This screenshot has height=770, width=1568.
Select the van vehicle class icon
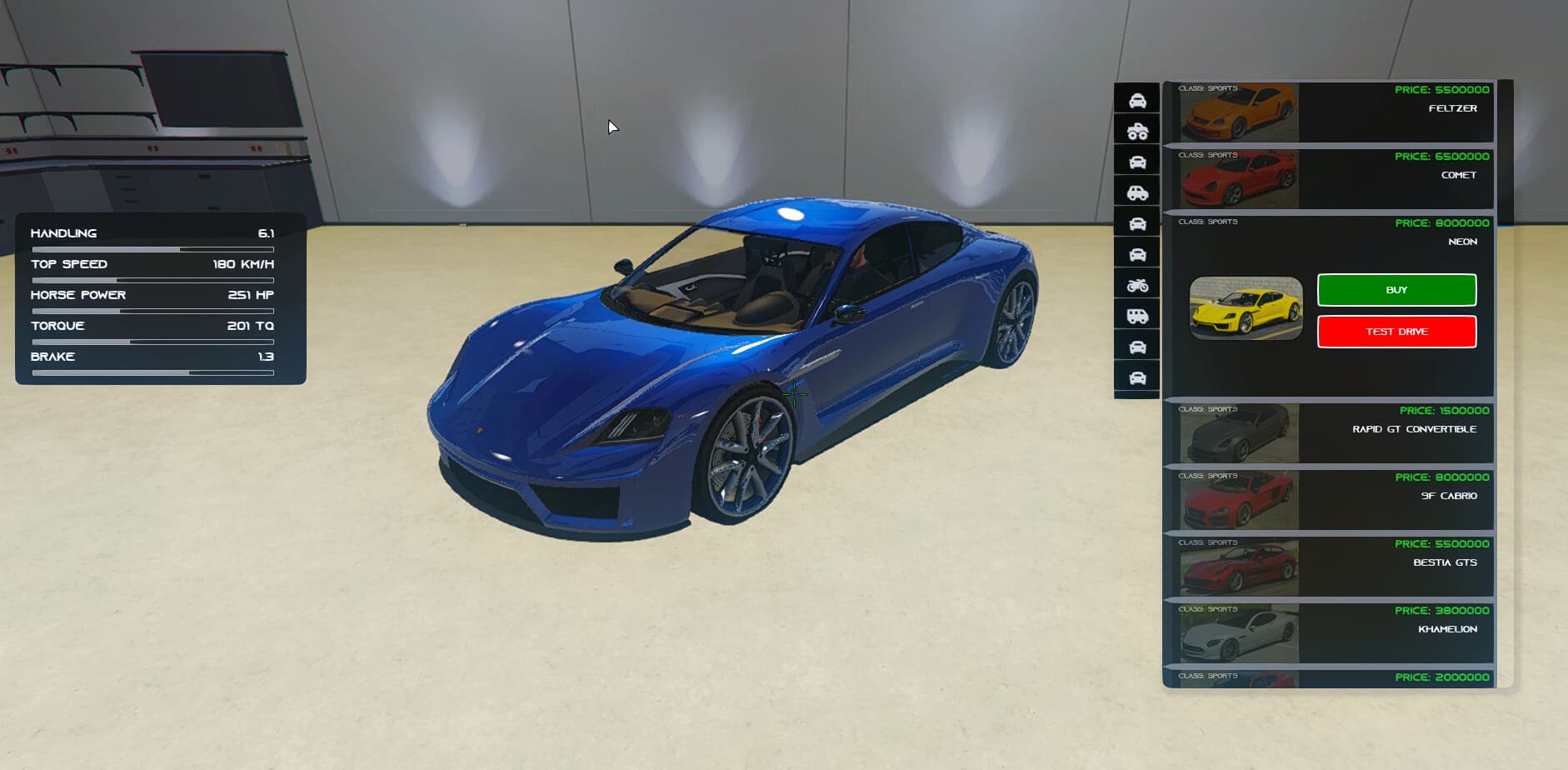pyautogui.click(x=1137, y=315)
